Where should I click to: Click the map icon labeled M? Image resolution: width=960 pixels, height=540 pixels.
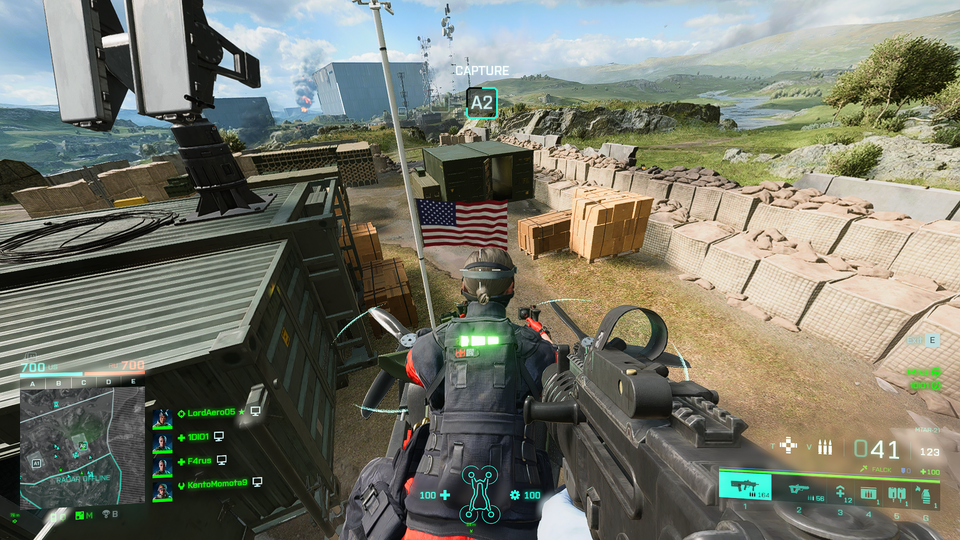click(x=81, y=515)
